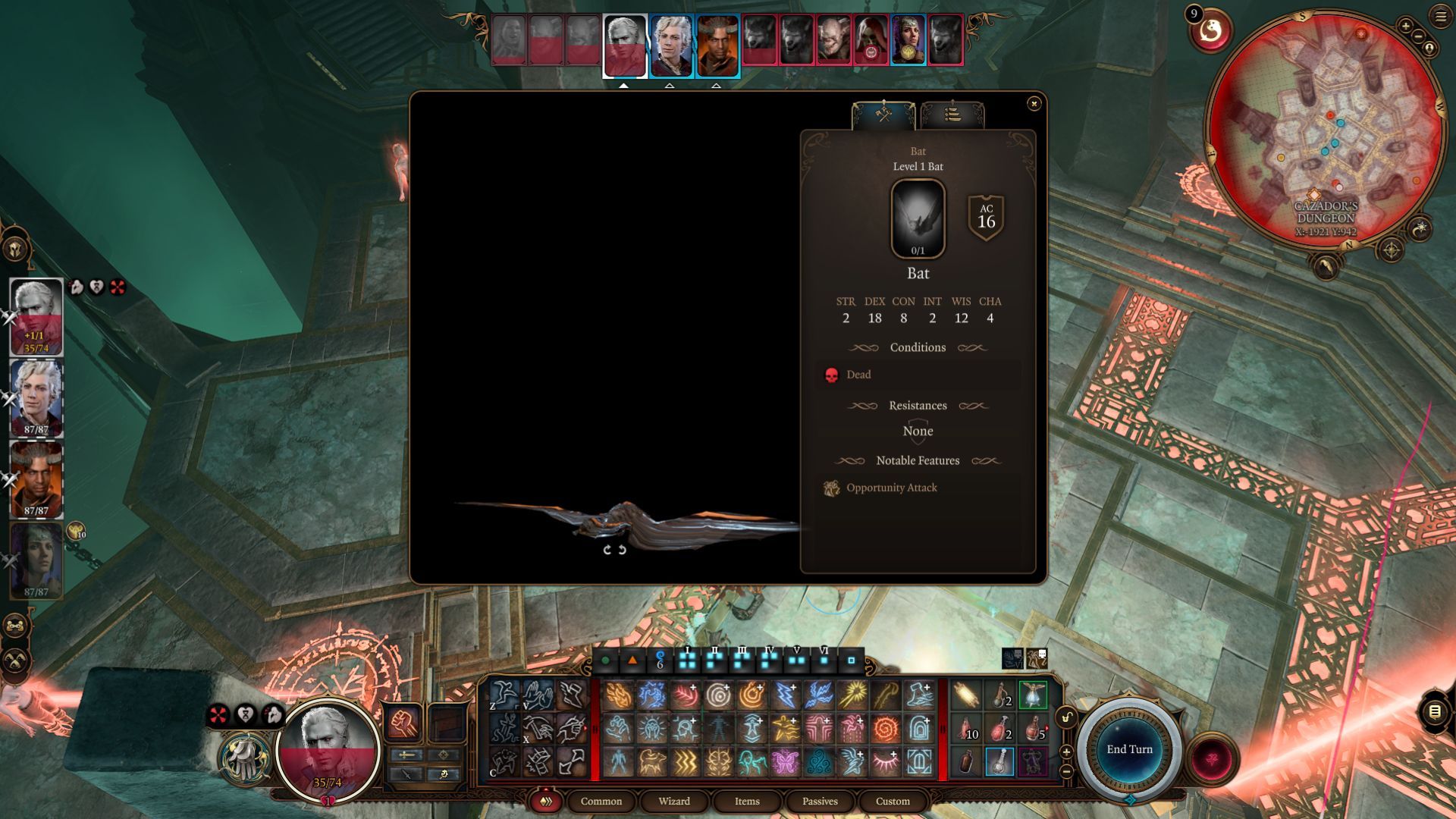1456x819 pixels.
Task: Select the Custom hotbar tab
Action: click(893, 801)
